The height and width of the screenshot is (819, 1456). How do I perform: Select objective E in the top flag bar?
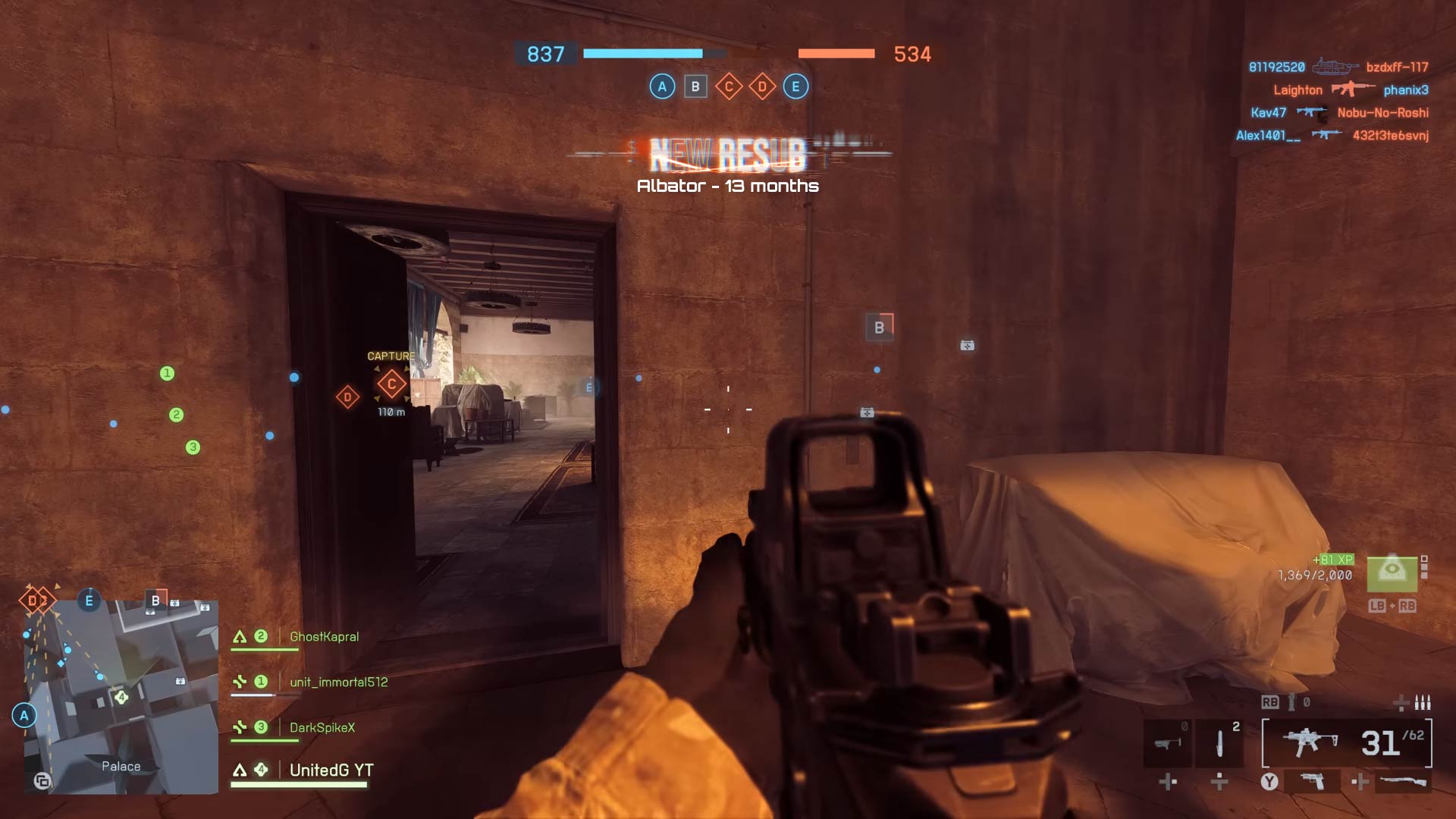[x=795, y=86]
